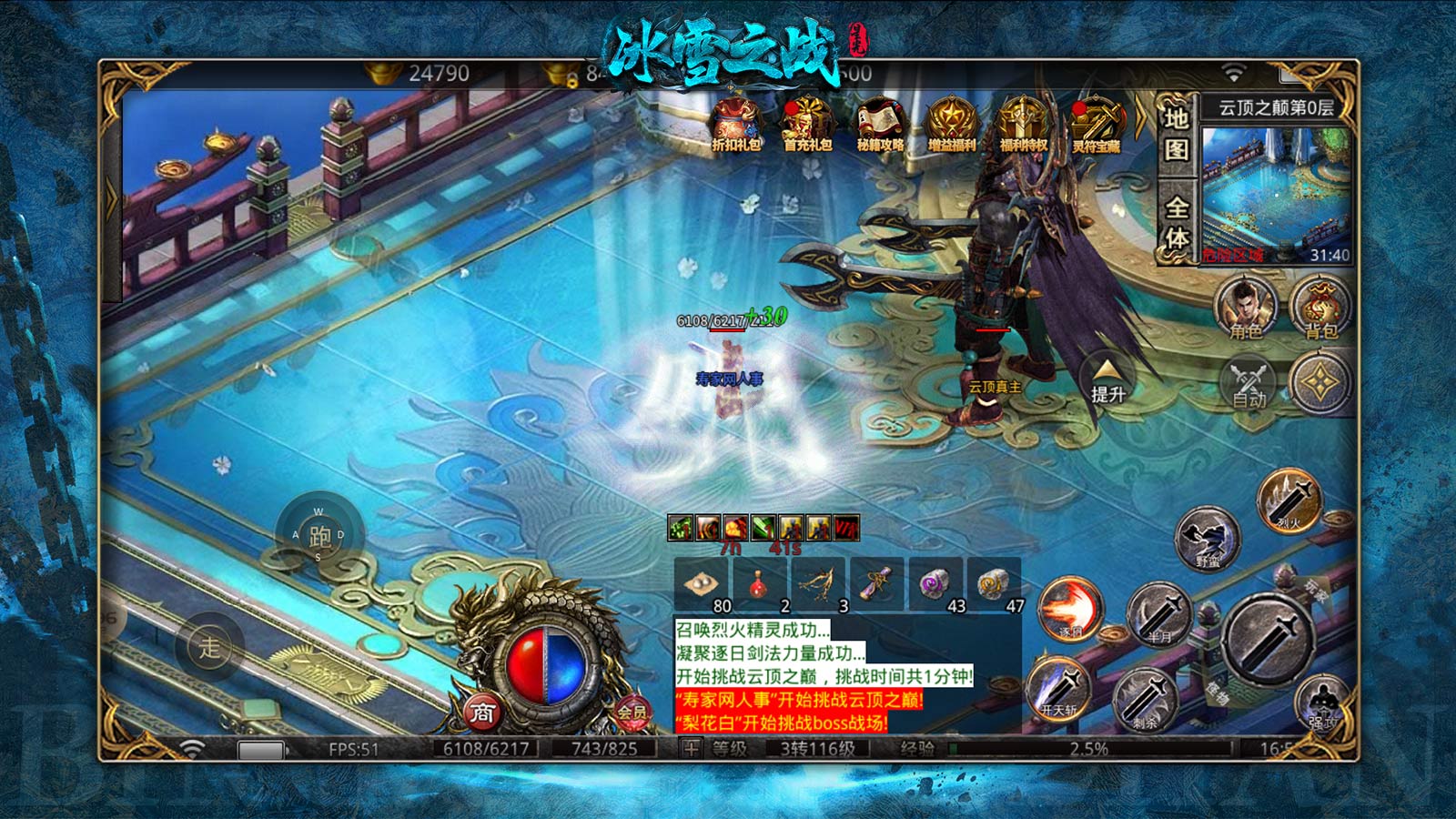The height and width of the screenshot is (819, 1456).
Task: Activate the 烈火 flaming sword skill
Action: (x=1289, y=499)
